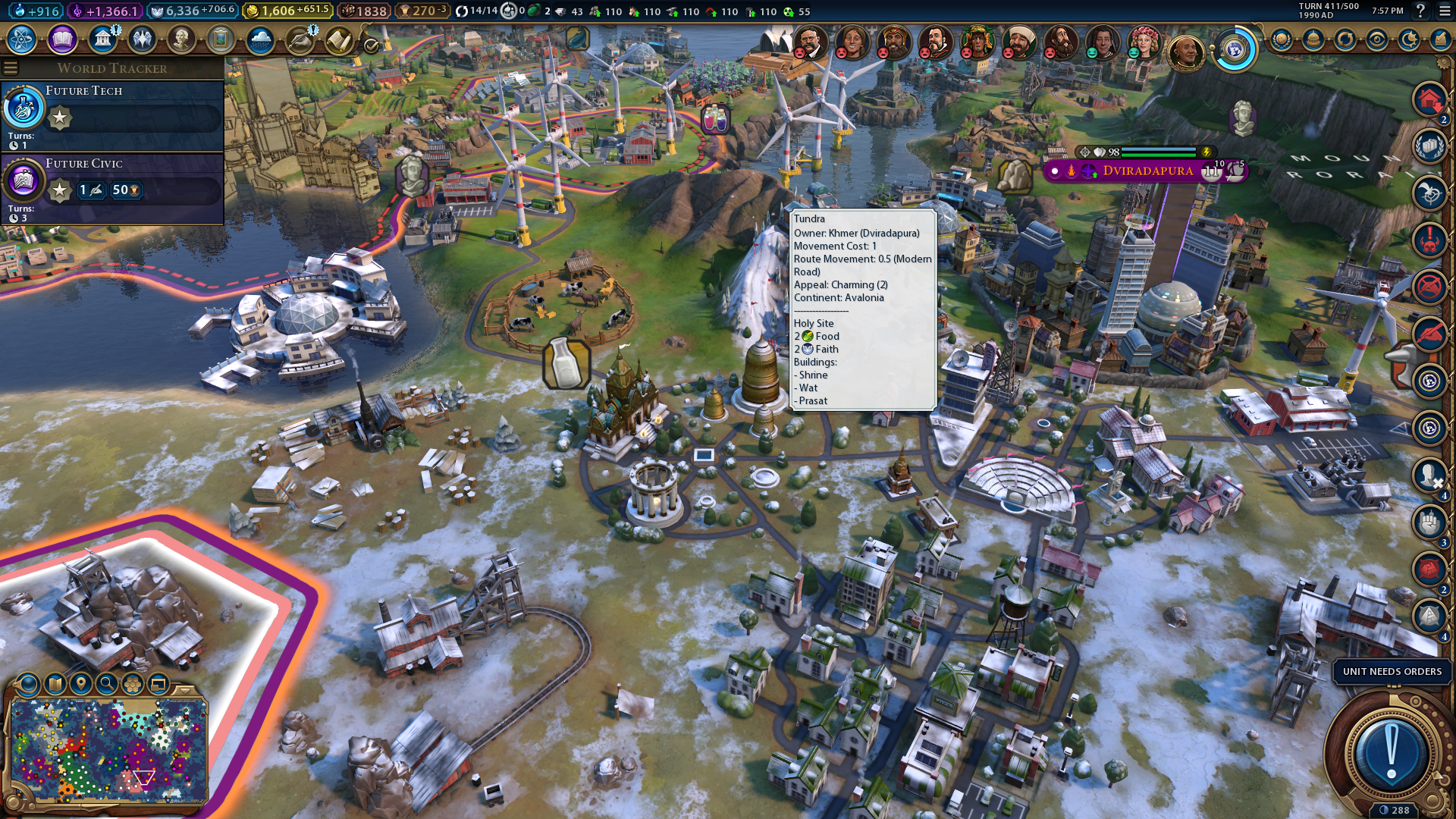This screenshot has height=819, width=1456.
Task: Open the Great People portrait button
Action: [181, 39]
